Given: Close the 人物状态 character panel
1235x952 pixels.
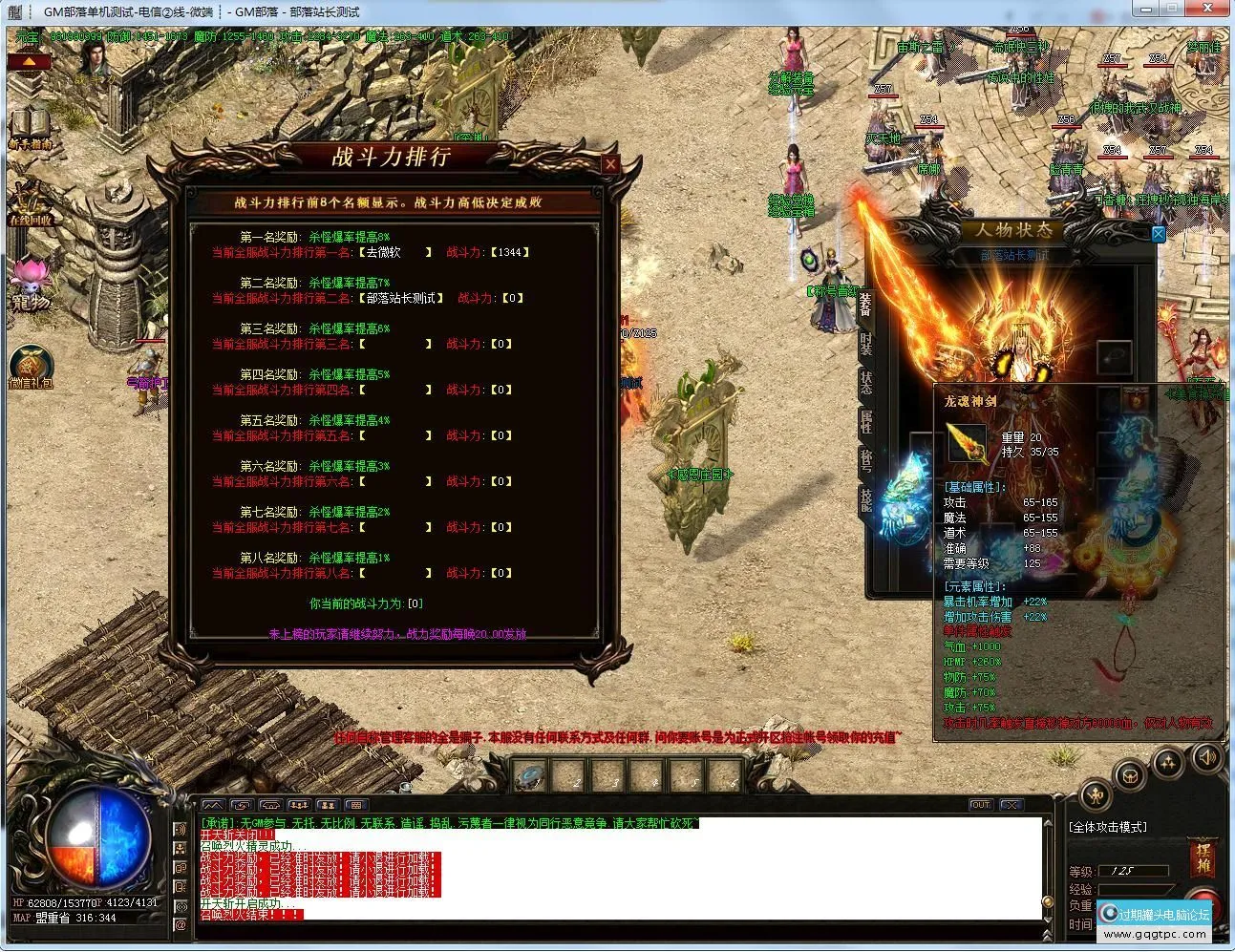Looking at the screenshot, I should pos(1158,234).
